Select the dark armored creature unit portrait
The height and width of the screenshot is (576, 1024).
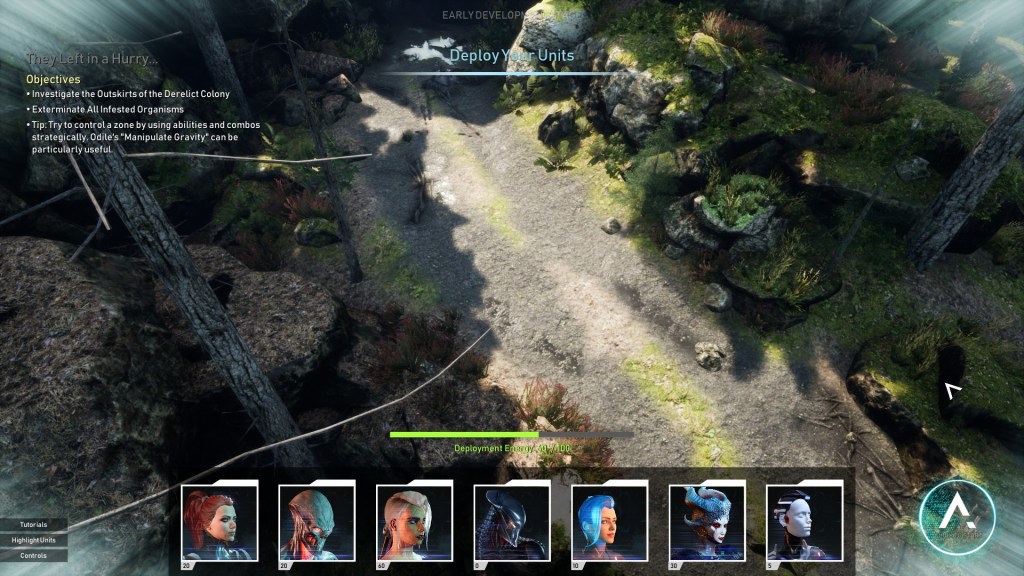pyautogui.click(x=512, y=522)
